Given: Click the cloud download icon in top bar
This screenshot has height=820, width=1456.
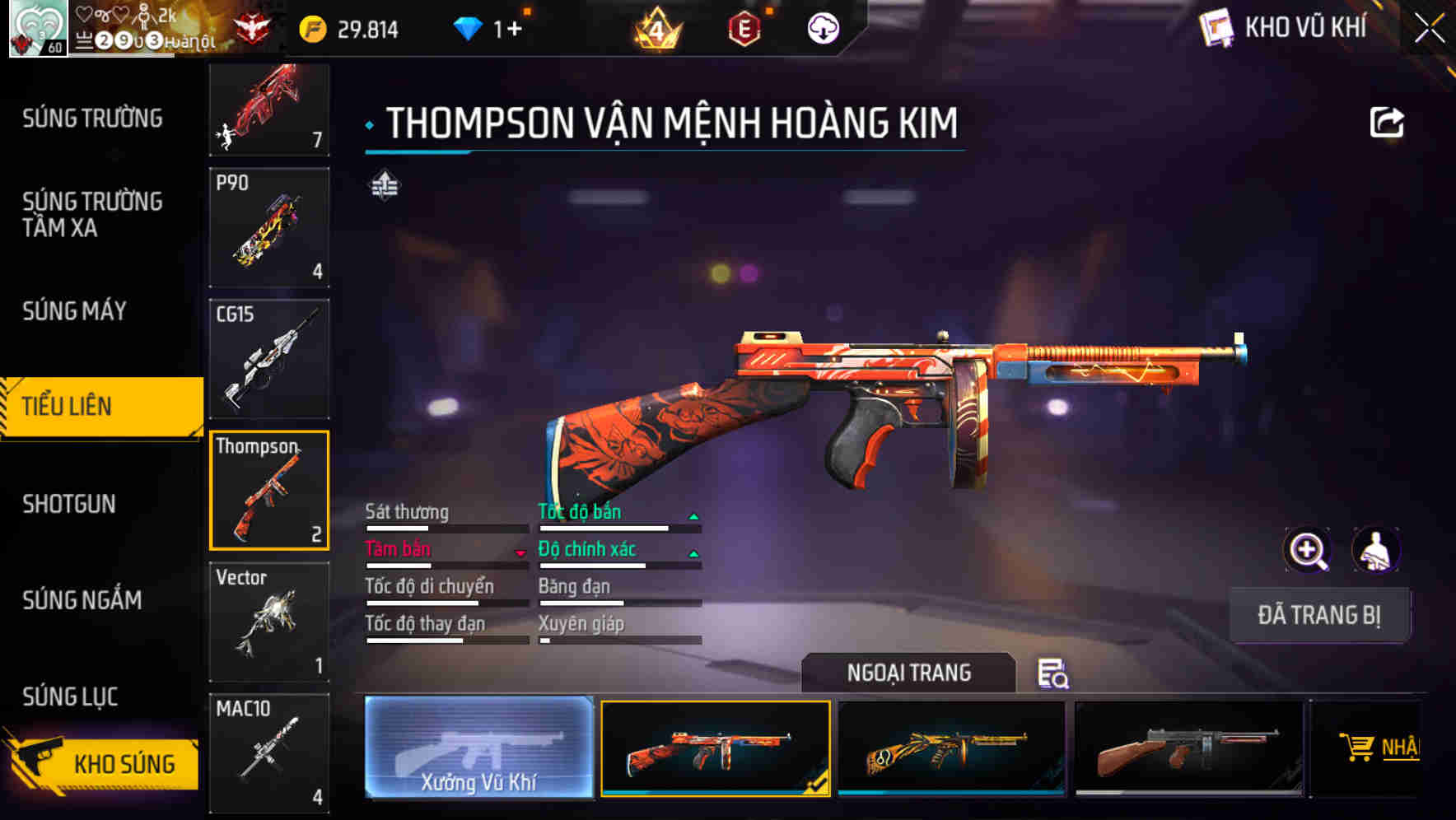Looking at the screenshot, I should pos(821,27).
